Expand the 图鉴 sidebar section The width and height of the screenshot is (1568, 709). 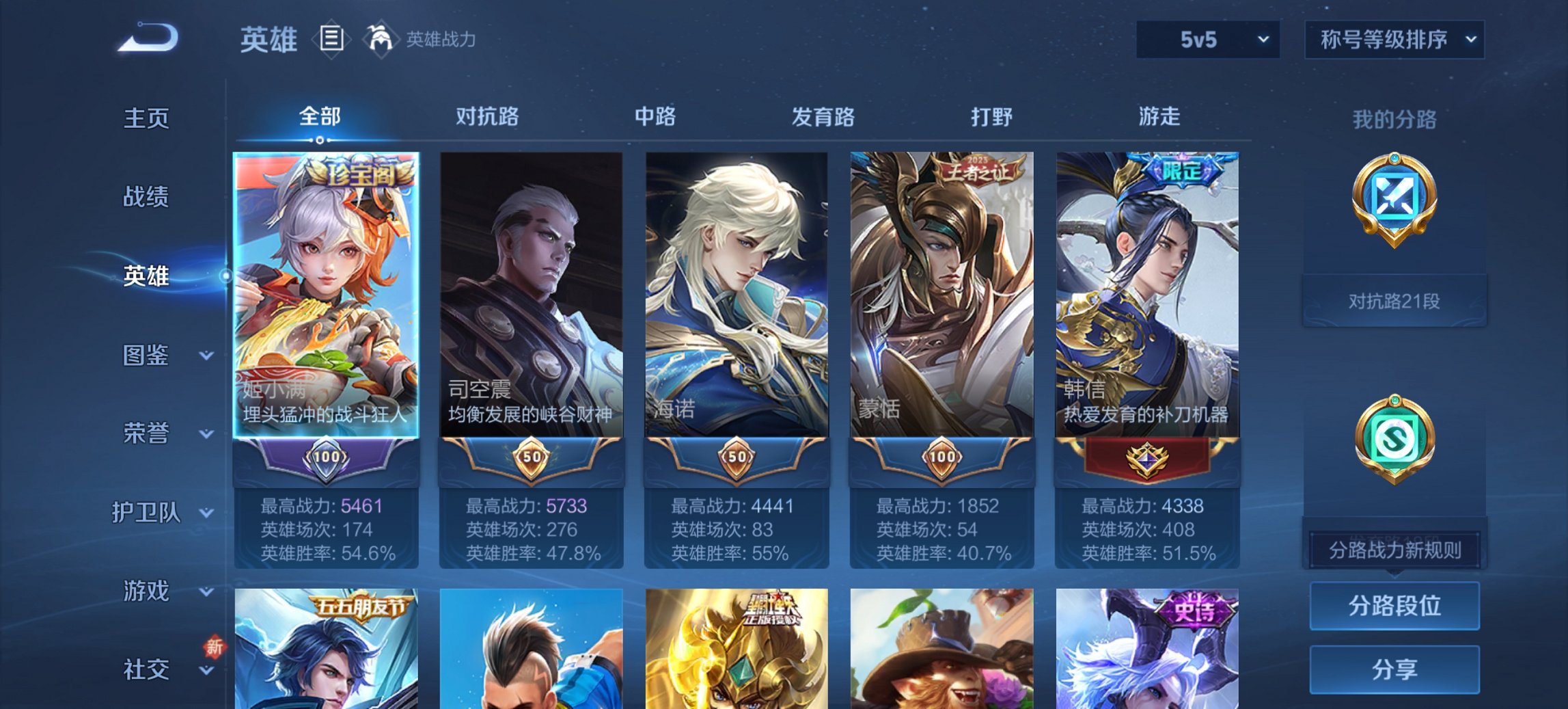(x=147, y=356)
